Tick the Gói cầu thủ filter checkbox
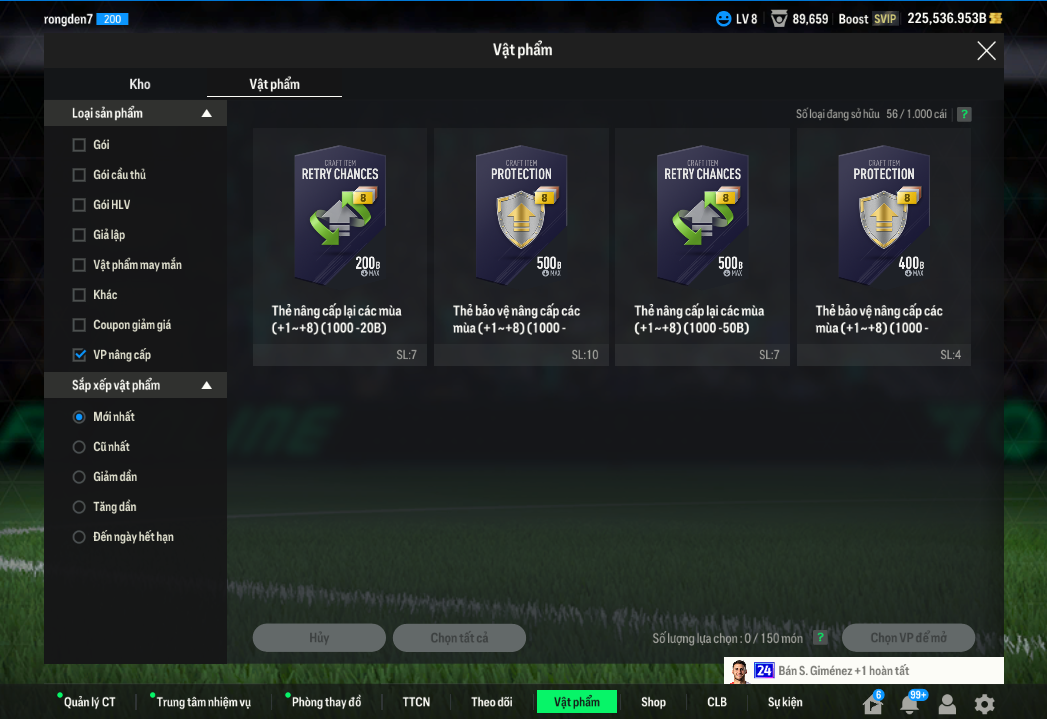Screen dimensions: 1047x719 coord(80,175)
